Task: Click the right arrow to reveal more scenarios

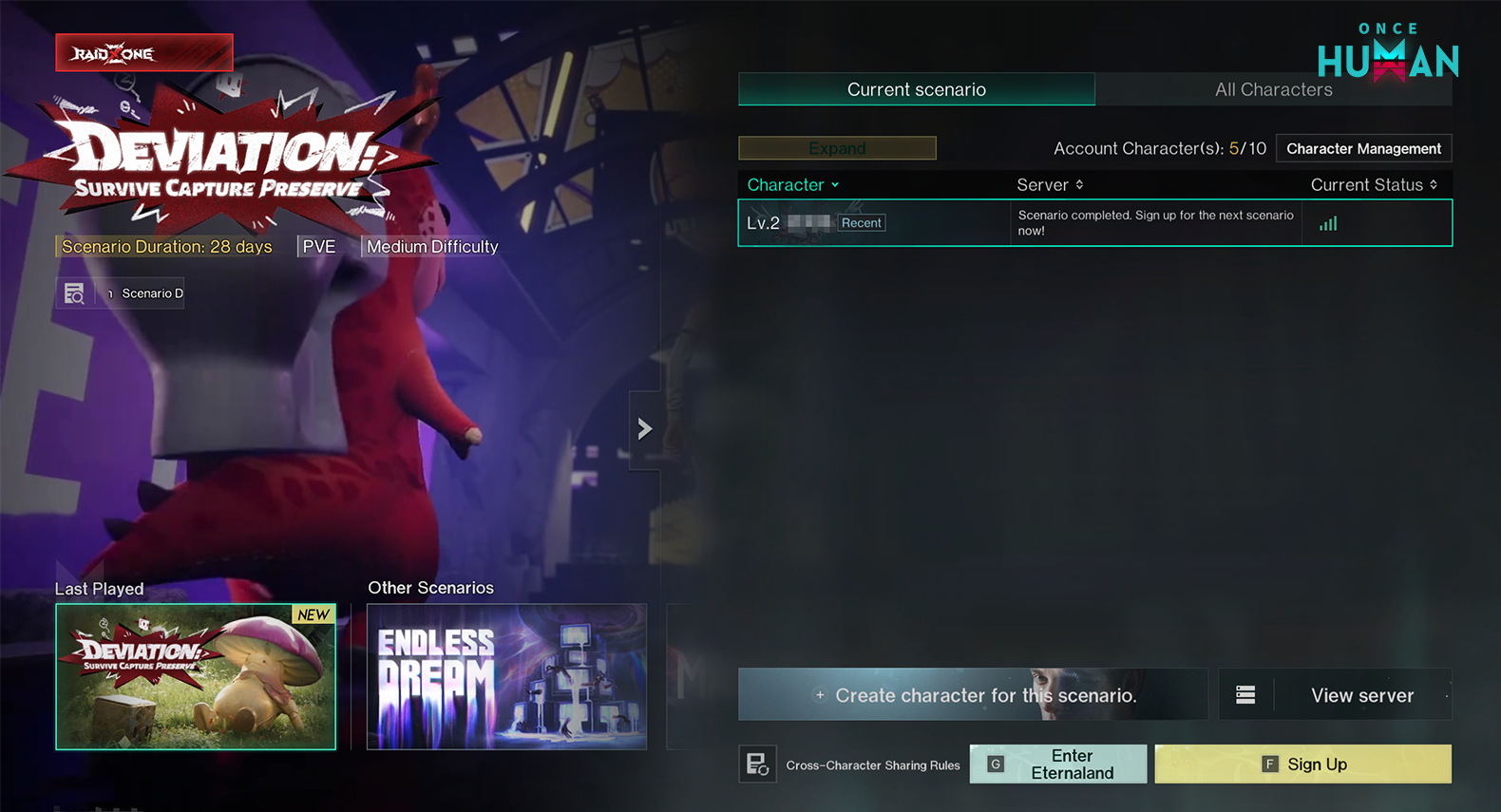Action: click(x=645, y=428)
